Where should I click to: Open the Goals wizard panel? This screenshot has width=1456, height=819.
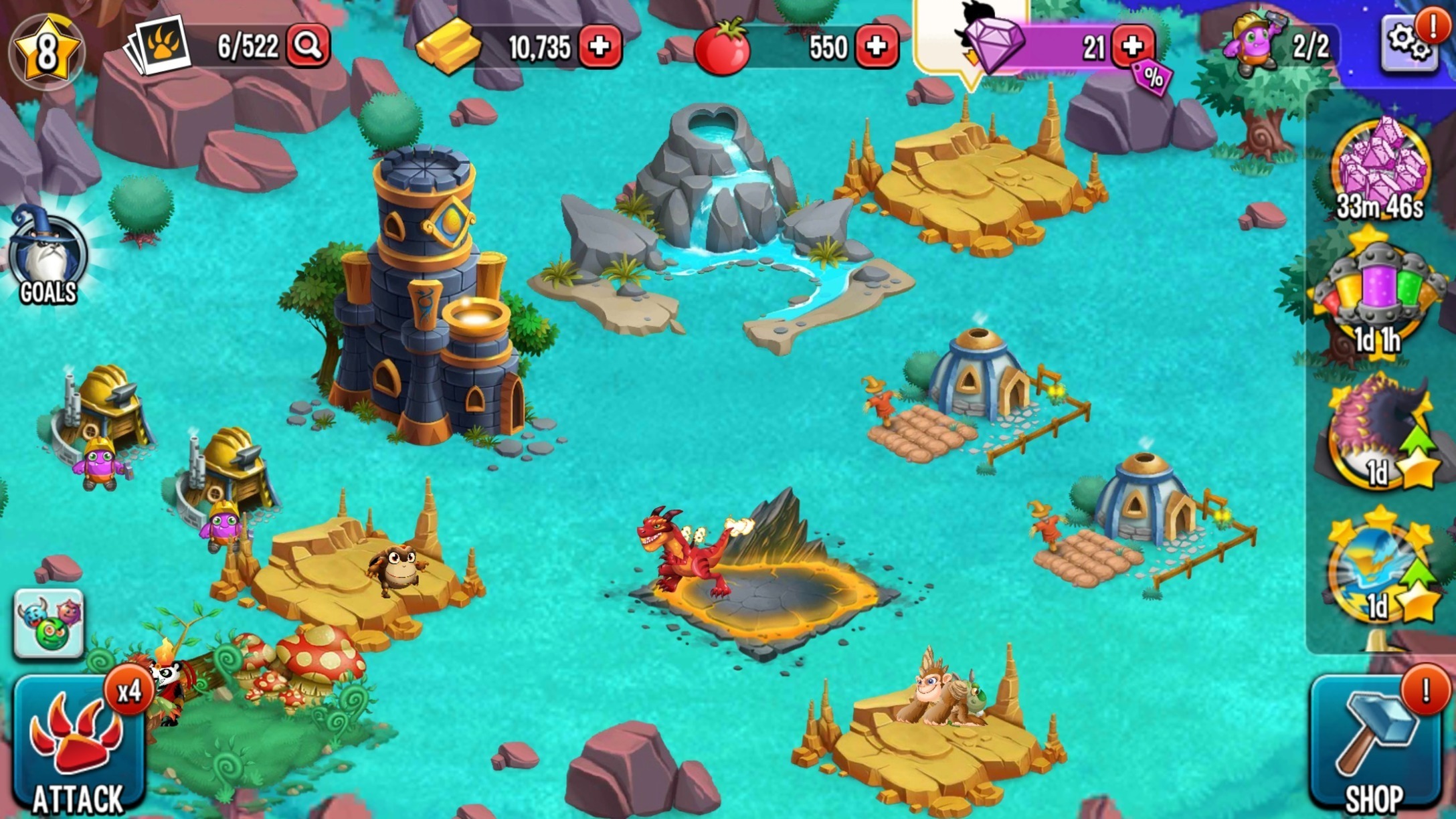click(48, 258)
